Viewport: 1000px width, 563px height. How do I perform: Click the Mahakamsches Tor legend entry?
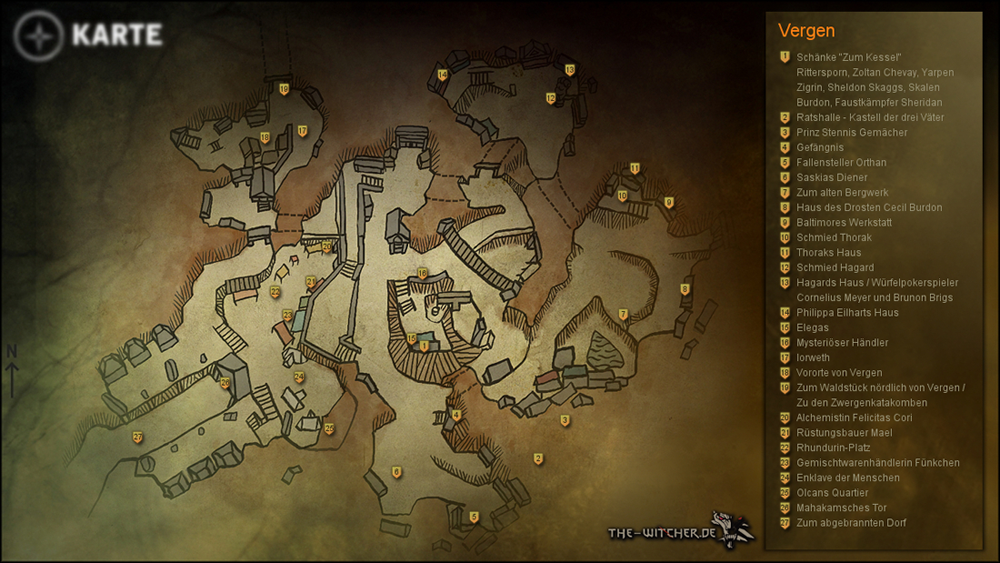841,508
